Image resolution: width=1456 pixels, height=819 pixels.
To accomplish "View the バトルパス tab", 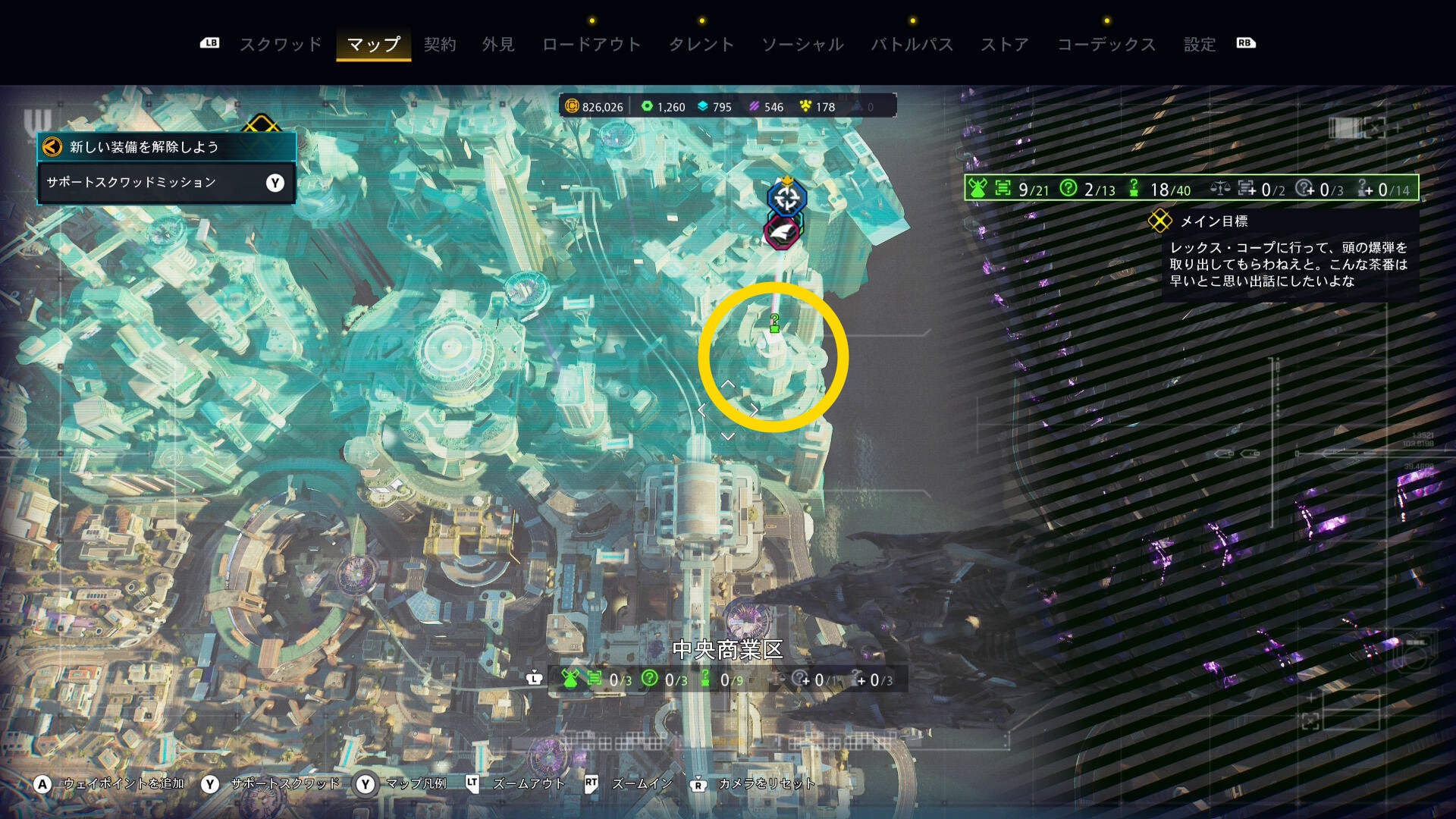I will [912, 45].
